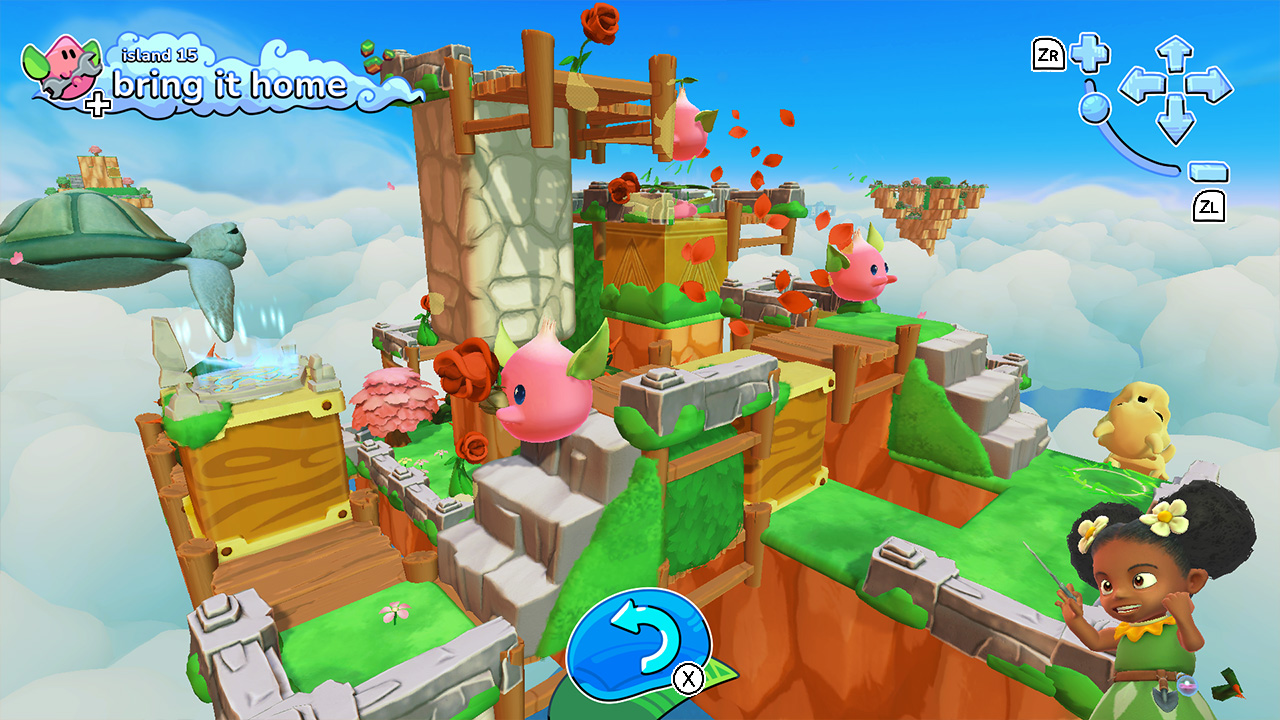Click the right camera rotation arrow
This screenshot has width=1280, height=720.
click(x=1207, y=85)
